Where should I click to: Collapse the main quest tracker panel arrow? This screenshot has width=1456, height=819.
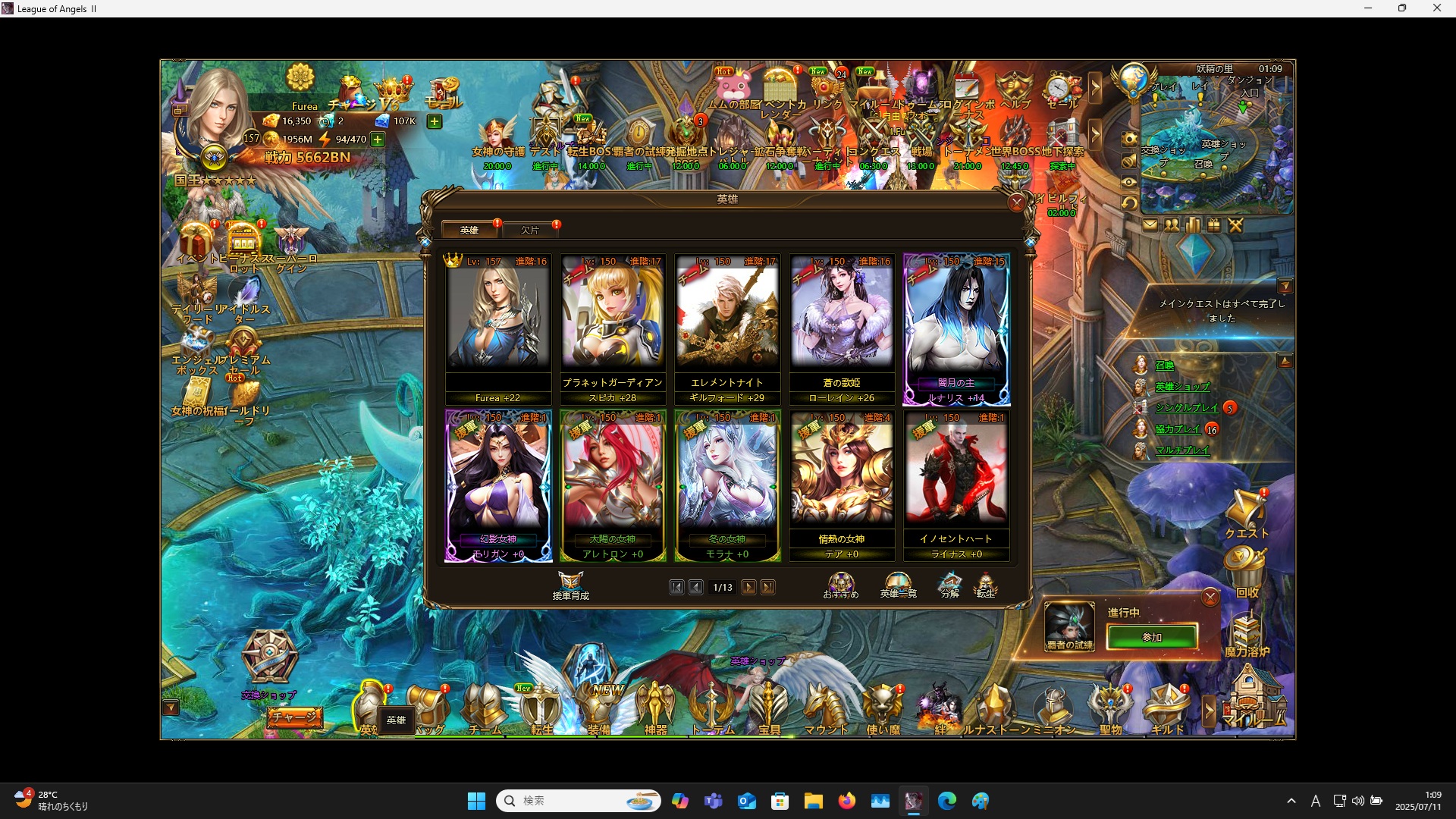tap(1285, 286)
